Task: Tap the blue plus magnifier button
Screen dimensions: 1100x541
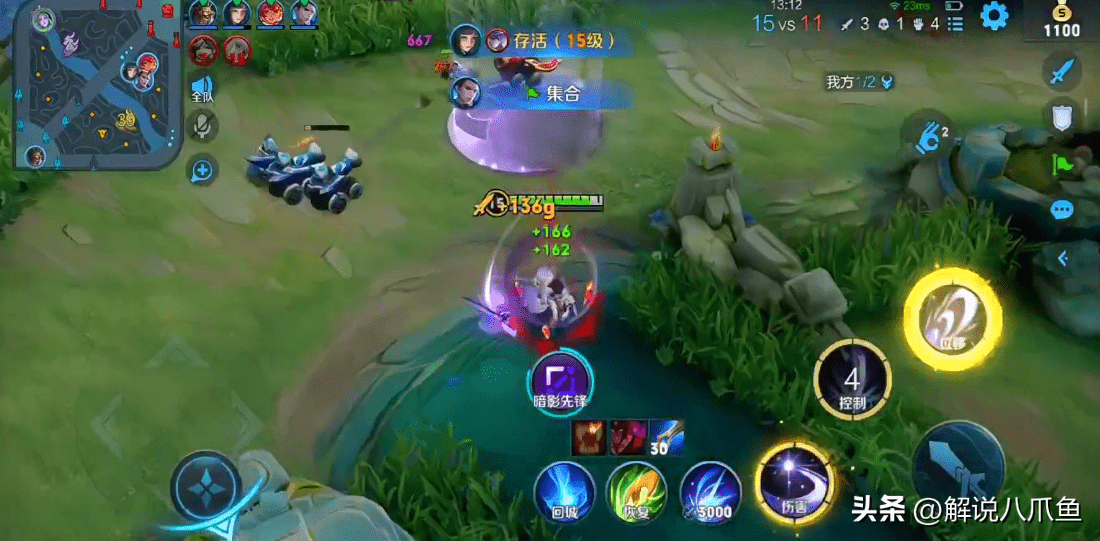Action: pos(203,170)
